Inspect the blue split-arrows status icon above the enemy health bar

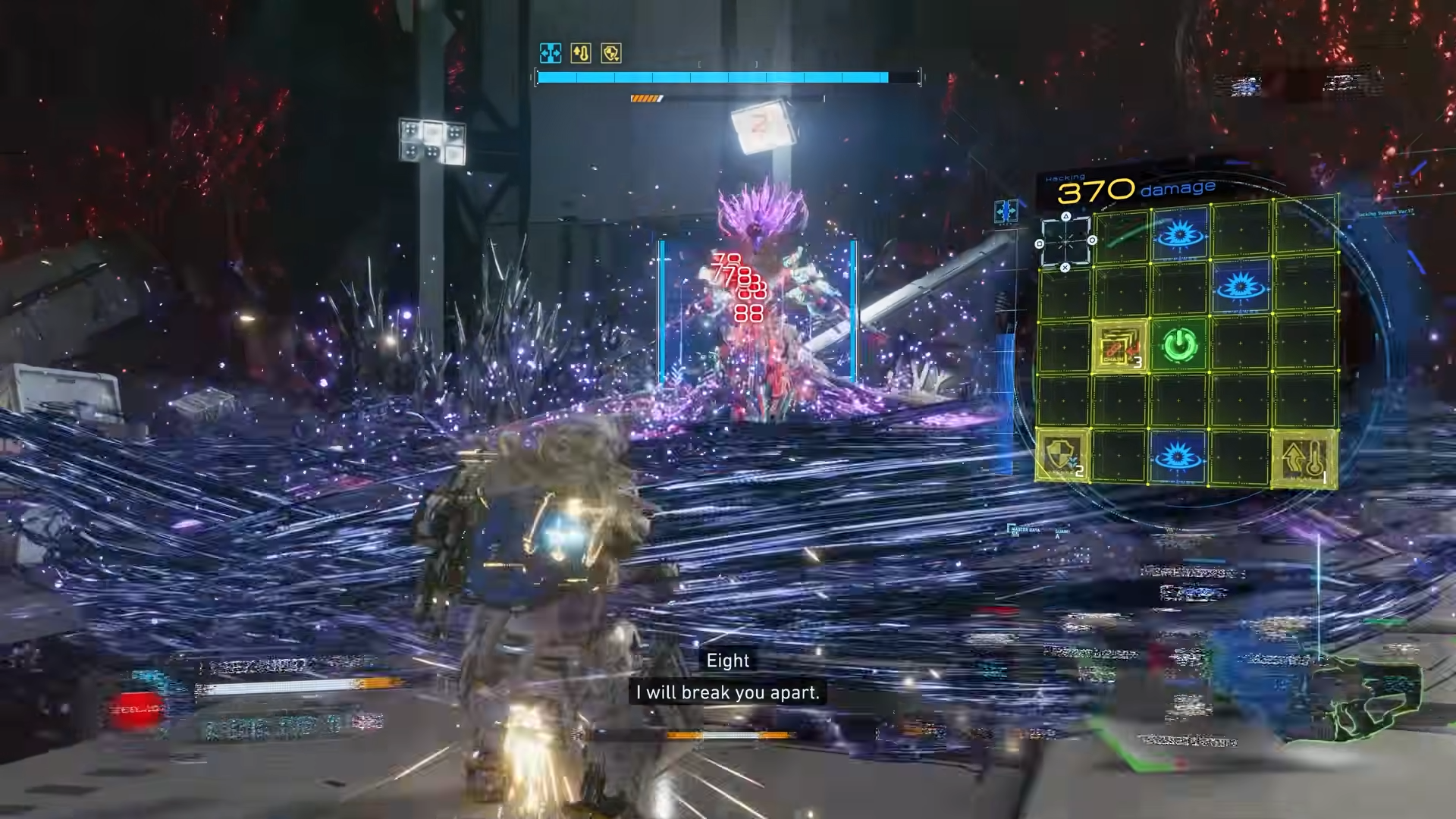click(550, 53)
